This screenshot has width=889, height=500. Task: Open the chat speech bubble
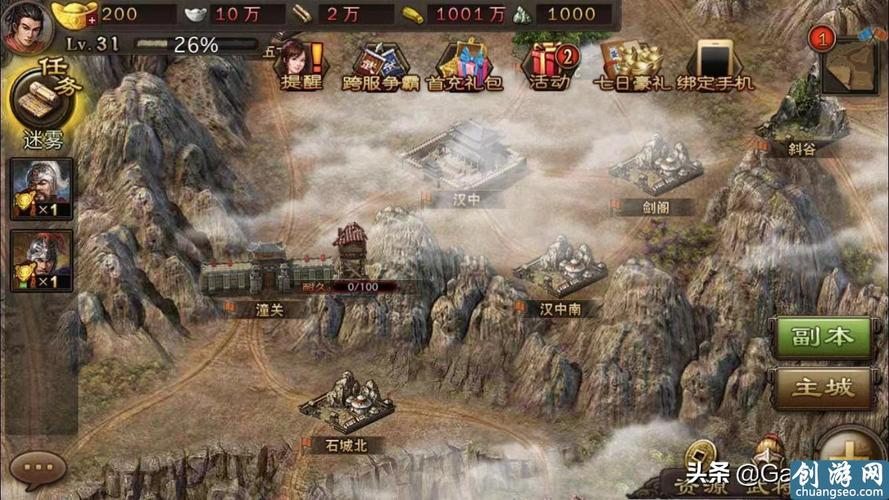point(39,466)
